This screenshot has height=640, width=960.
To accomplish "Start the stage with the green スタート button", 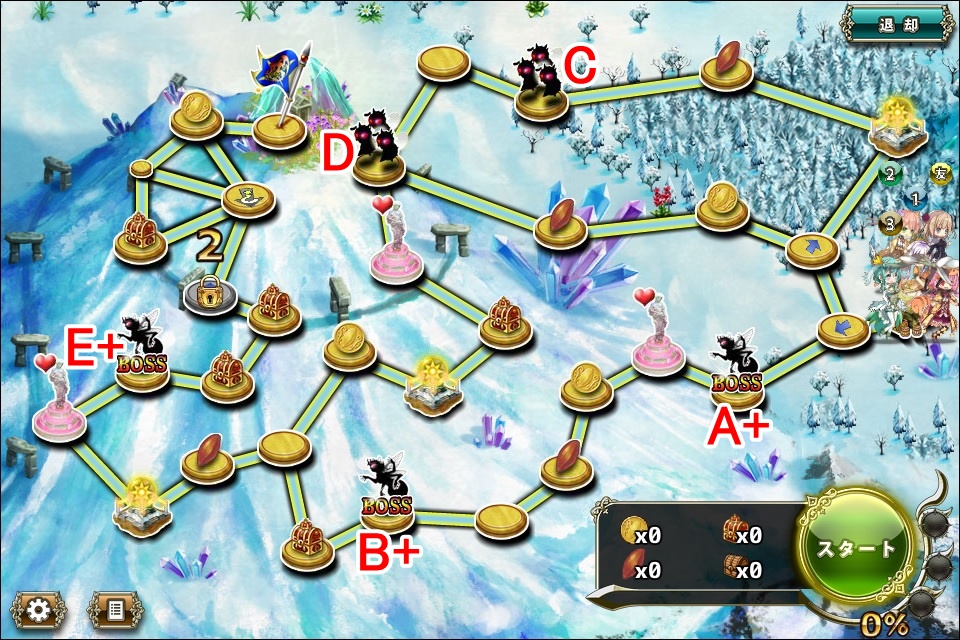I will [856, 549].
